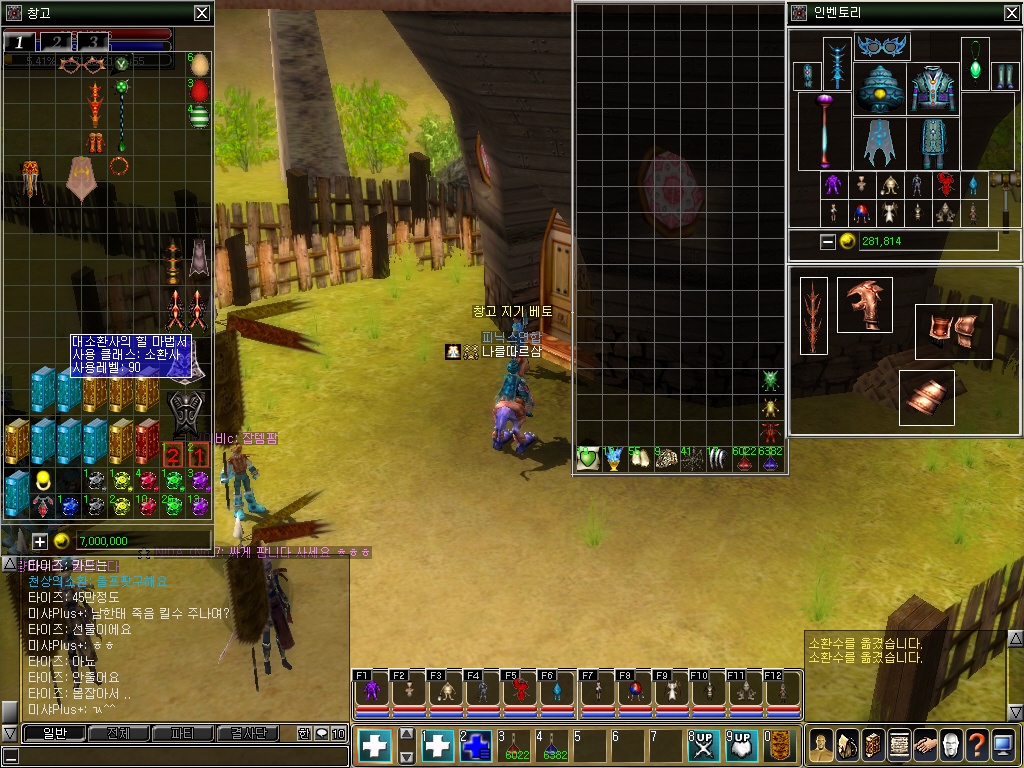Select the green staff in the warehouse
1024x768 pixels.
click(x=122, y=110)
